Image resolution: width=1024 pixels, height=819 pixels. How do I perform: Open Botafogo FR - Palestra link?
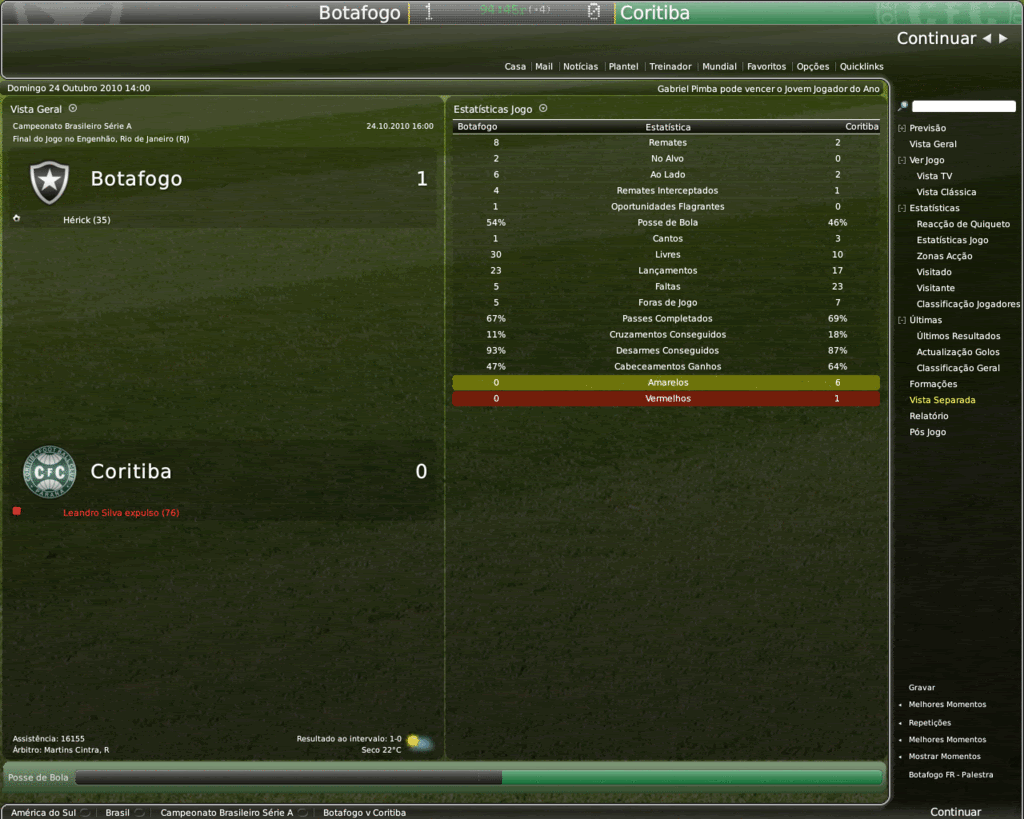[x=950, y=775]
